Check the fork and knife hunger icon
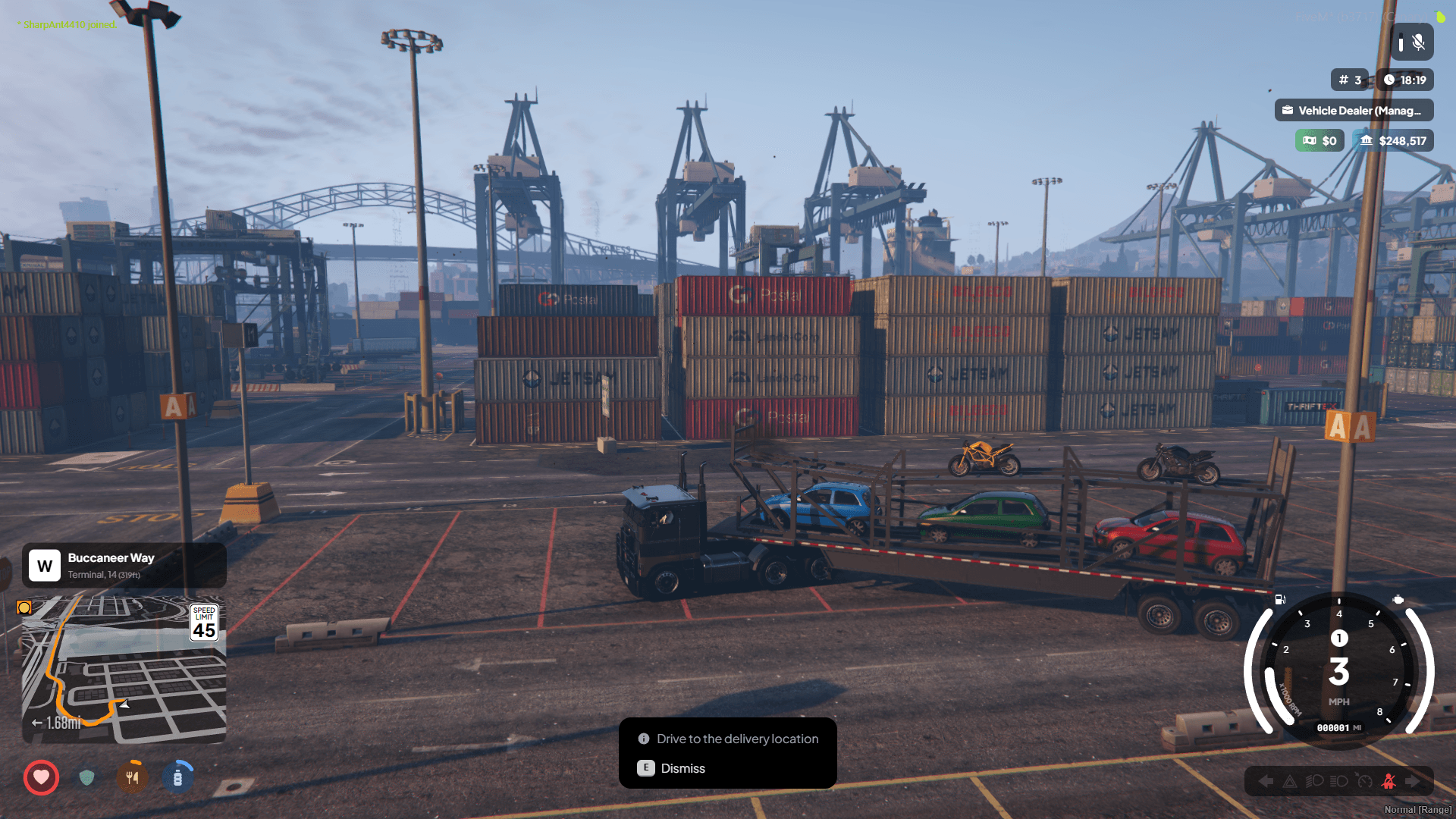This screenshot has height=819, width=1456. click(x=132, y=777)
